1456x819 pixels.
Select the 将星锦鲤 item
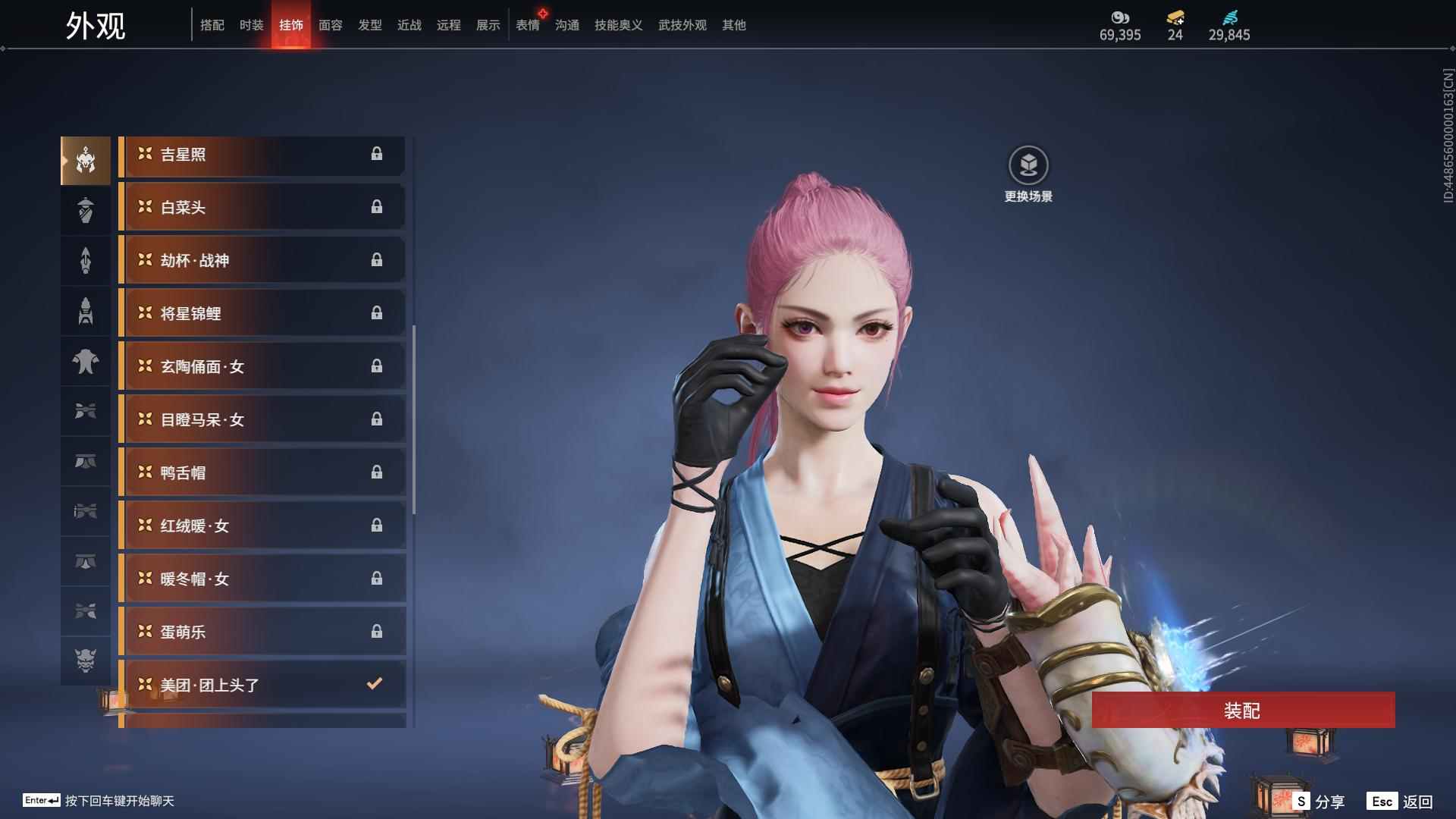click(262, 314)
